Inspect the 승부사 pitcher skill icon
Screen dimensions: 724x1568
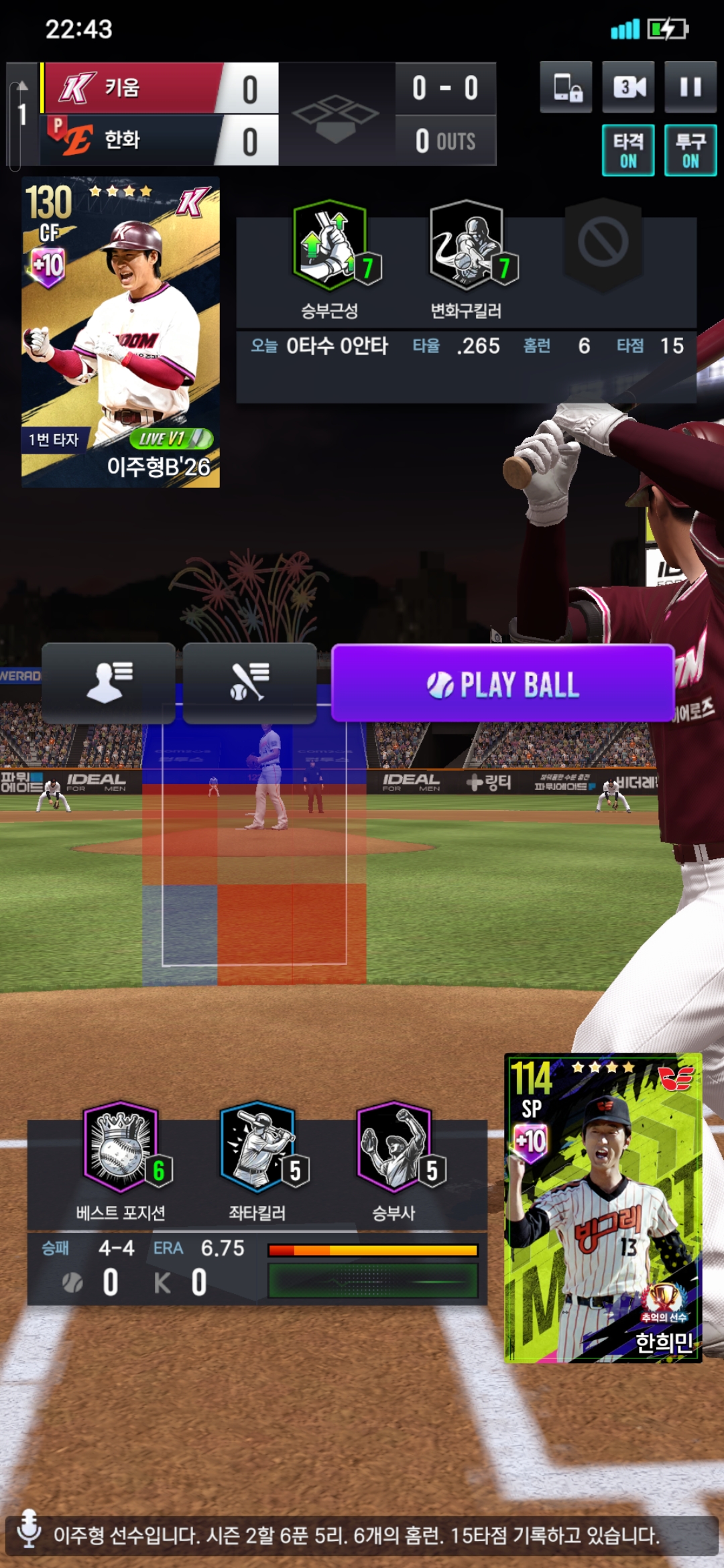click(x=394, y=1147)
